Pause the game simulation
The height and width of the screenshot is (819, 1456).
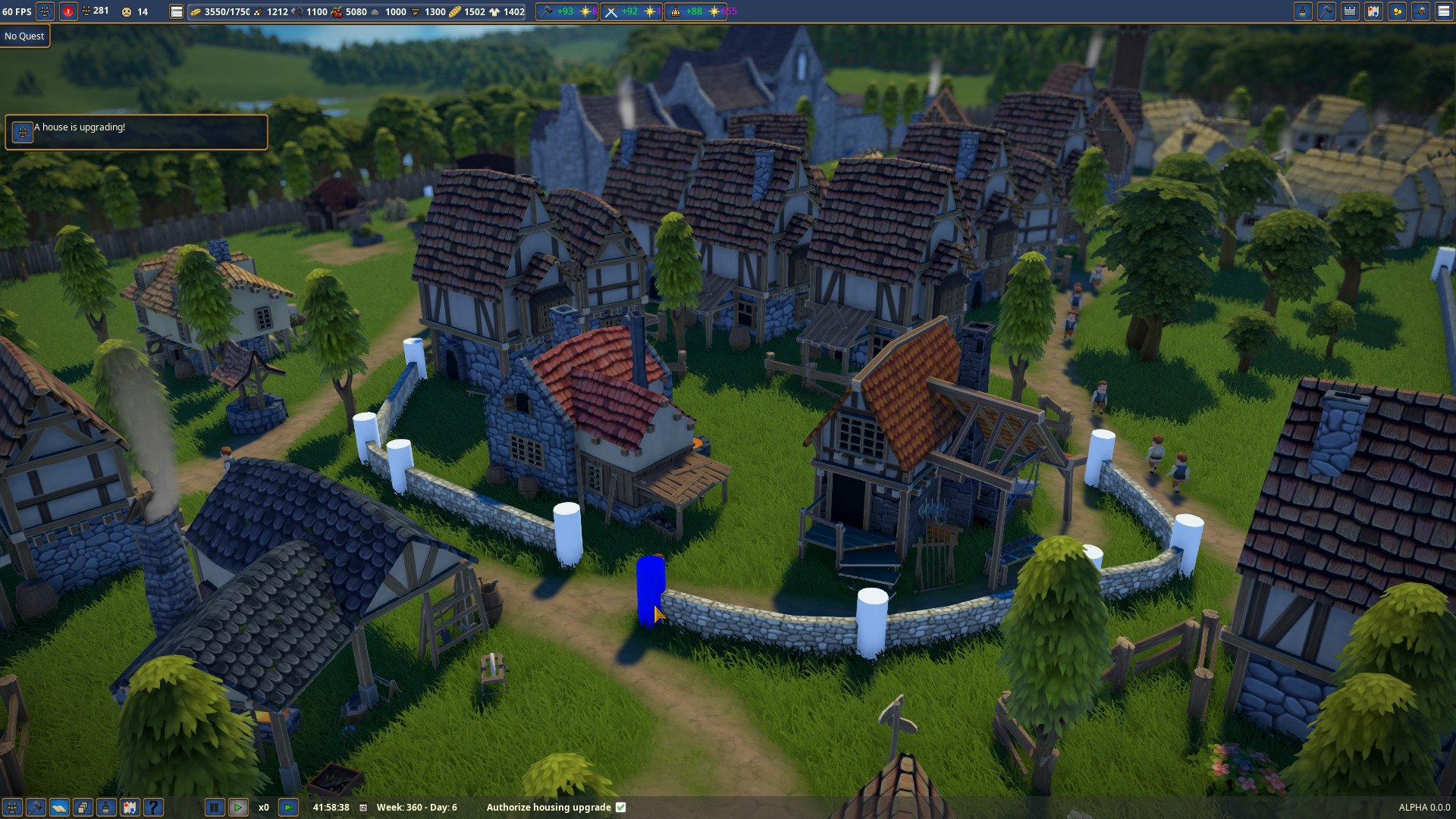coord(215,807)
